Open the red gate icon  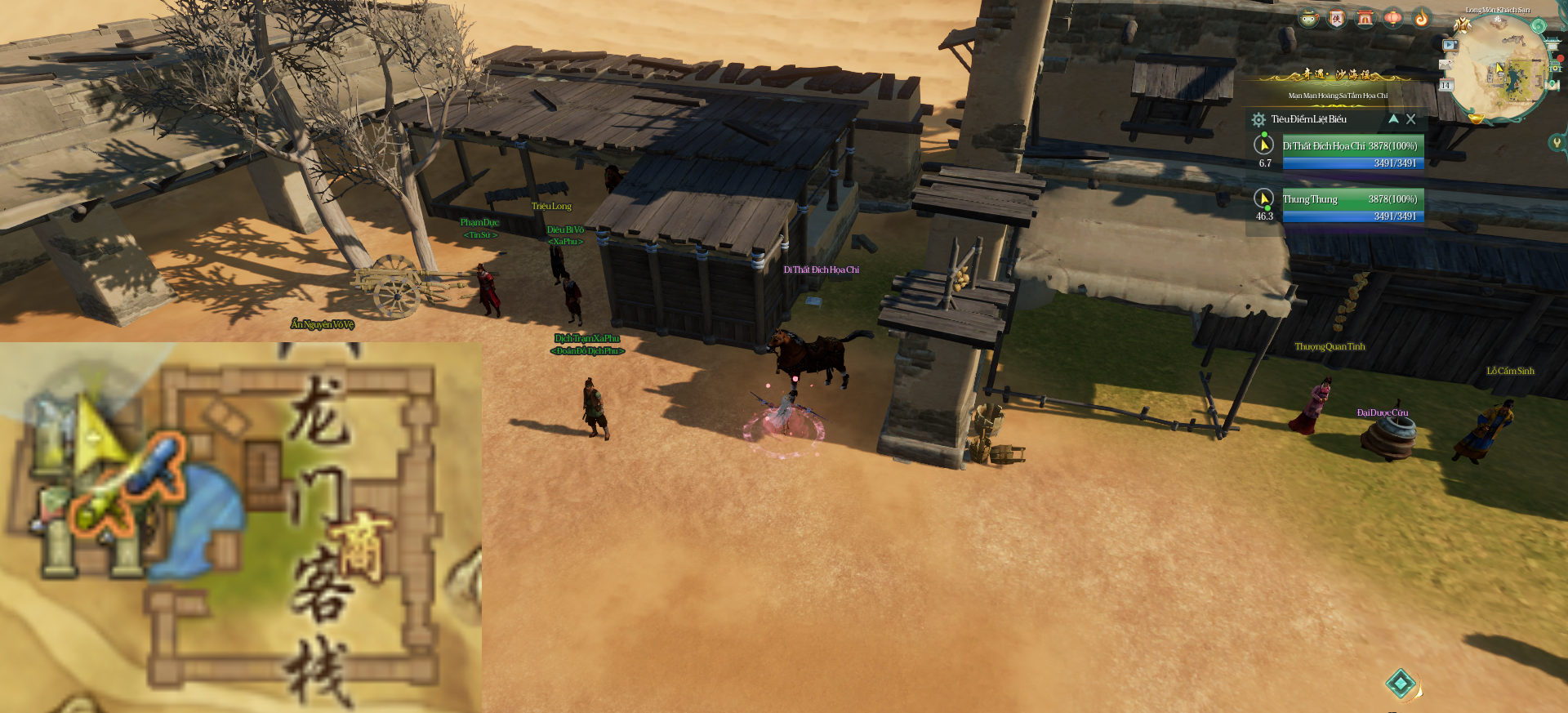tap(1365, 18)
